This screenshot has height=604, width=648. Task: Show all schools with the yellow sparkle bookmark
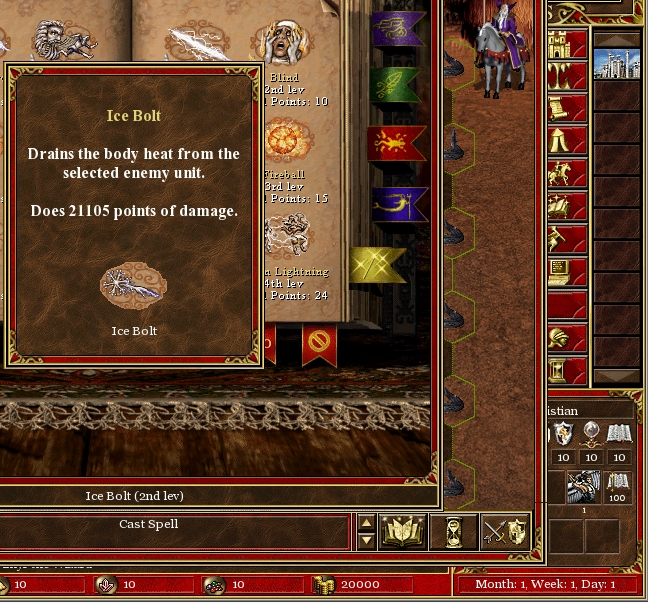coord(378,265)
